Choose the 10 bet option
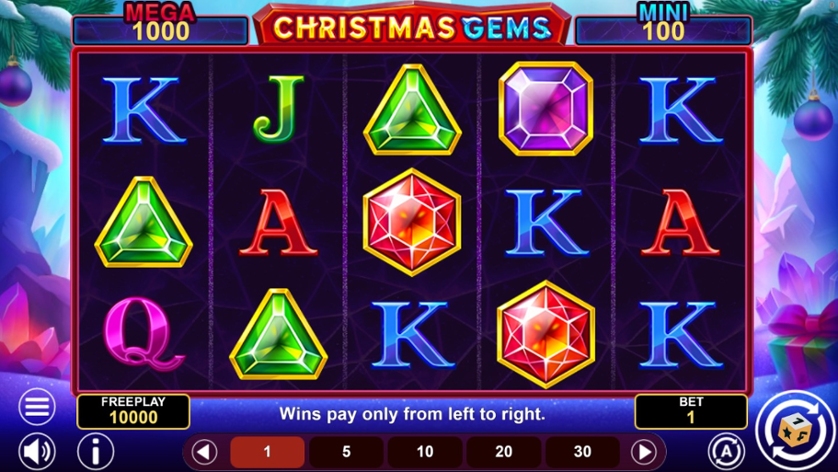Screen dimensions: 838x472 pos(425,452)
